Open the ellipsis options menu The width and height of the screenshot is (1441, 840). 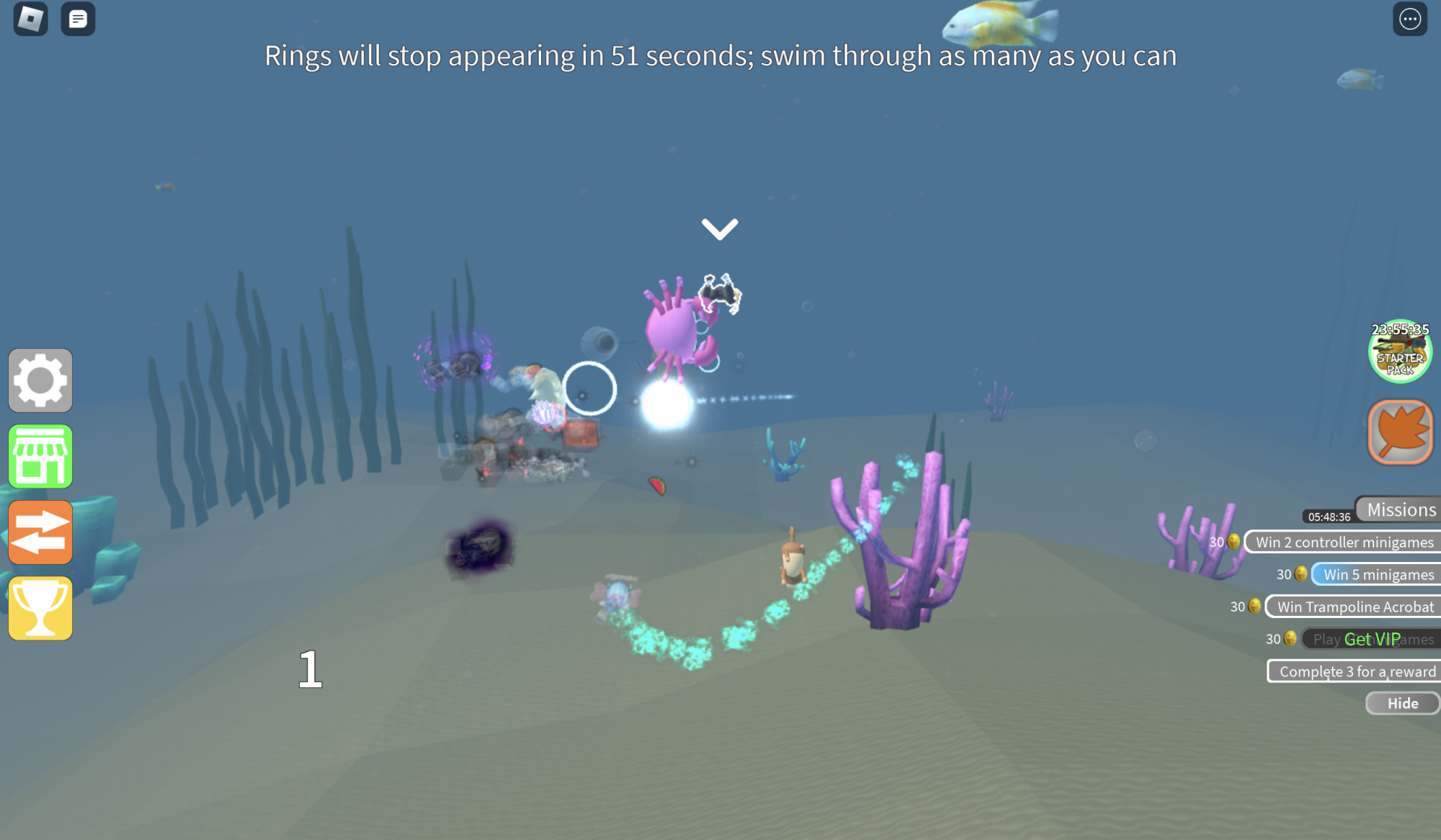pos(1409,19)
